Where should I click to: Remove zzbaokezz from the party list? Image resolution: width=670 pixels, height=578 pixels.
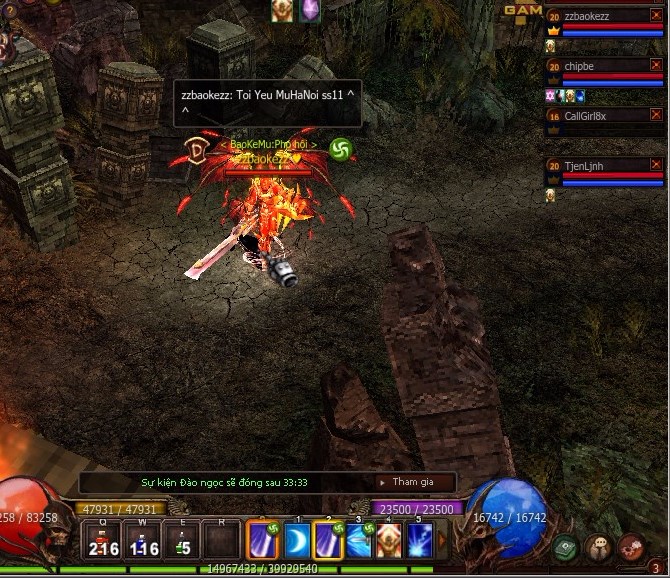[656, 15]
